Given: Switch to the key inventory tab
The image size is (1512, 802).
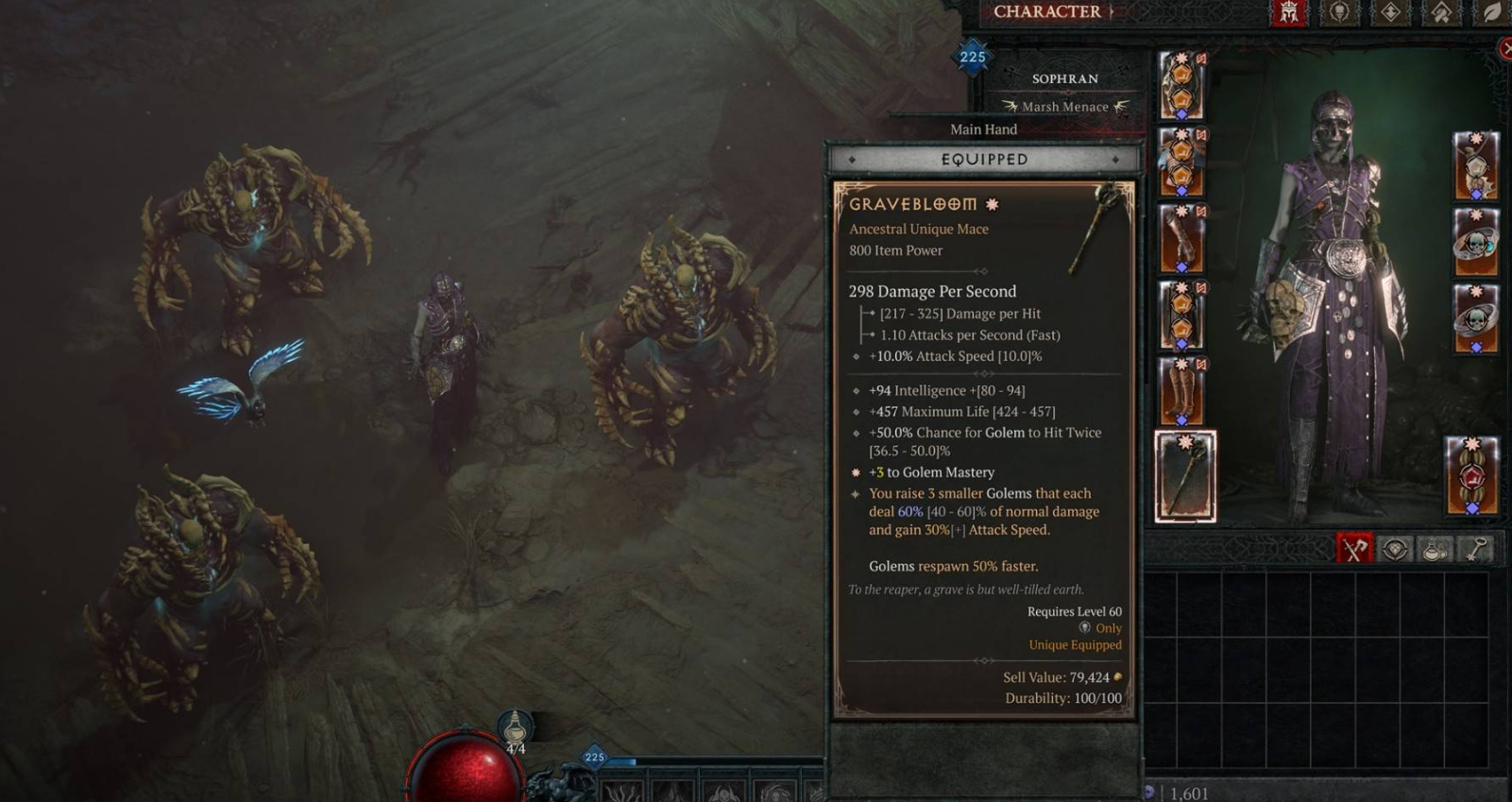Looking at the screenshot, I should tap(1475, 549).
